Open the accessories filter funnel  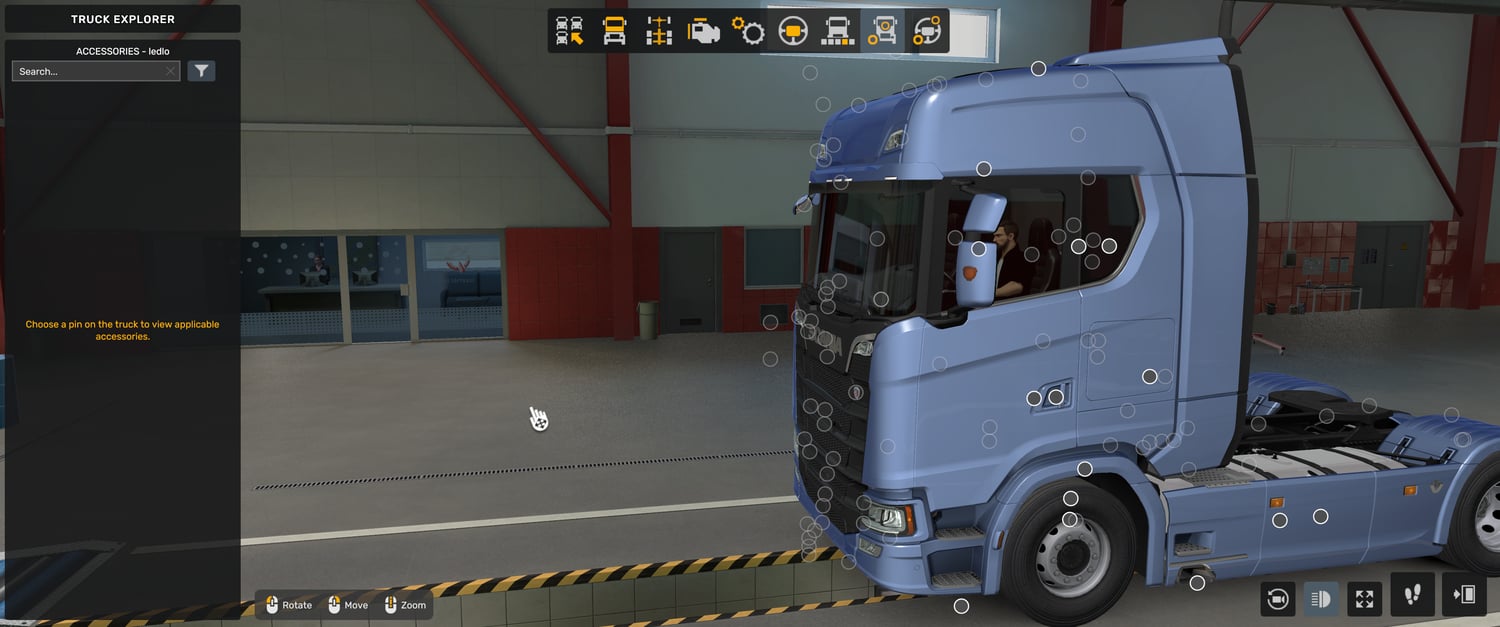tap(201, 71)
